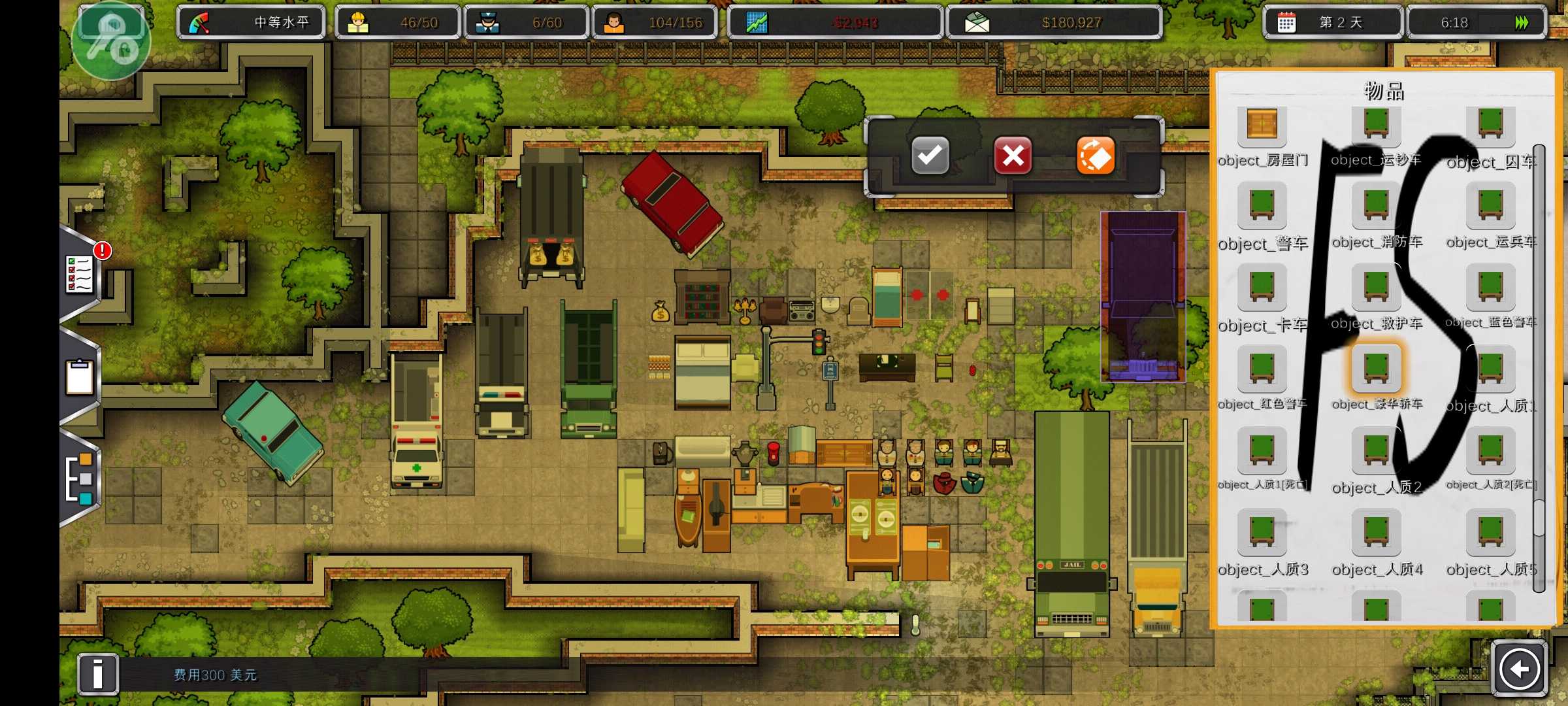
Task: Open the to-do list with alert badge
Action: pos(81,273)
